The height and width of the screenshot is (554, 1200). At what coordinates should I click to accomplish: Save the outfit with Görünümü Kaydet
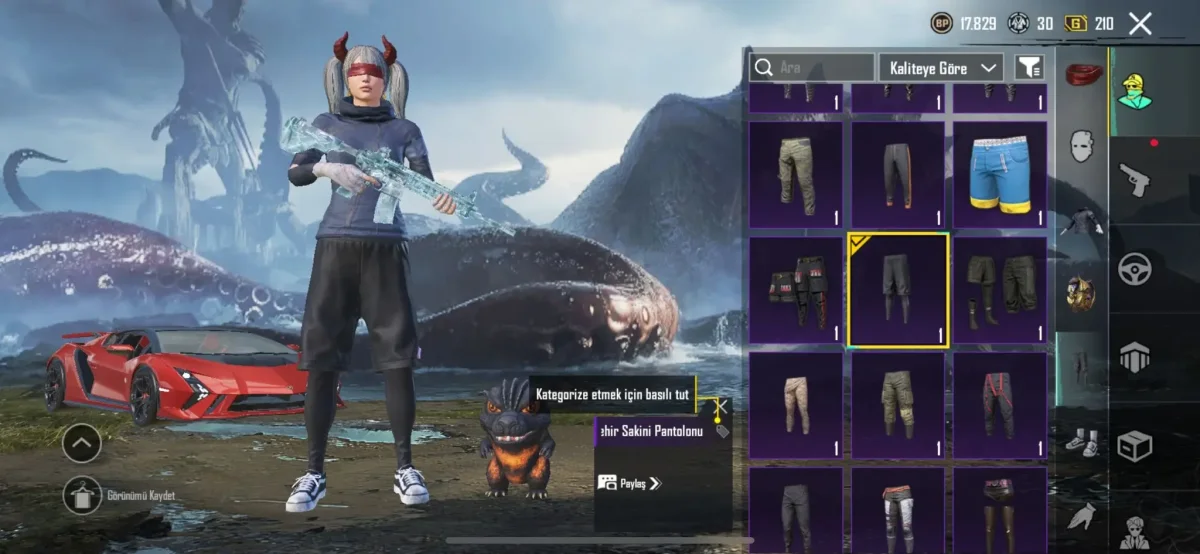point(82,495)
